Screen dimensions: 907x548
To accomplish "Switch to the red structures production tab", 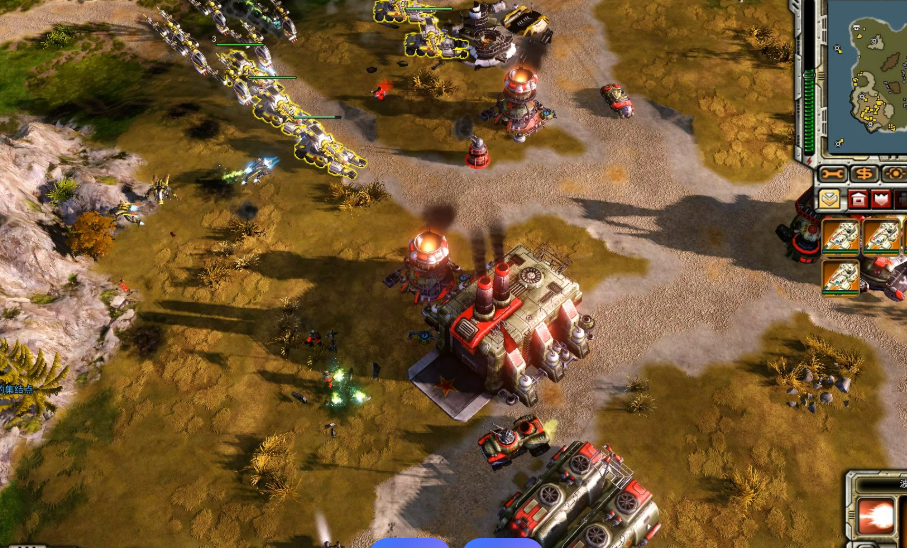I will click(857, 200).
